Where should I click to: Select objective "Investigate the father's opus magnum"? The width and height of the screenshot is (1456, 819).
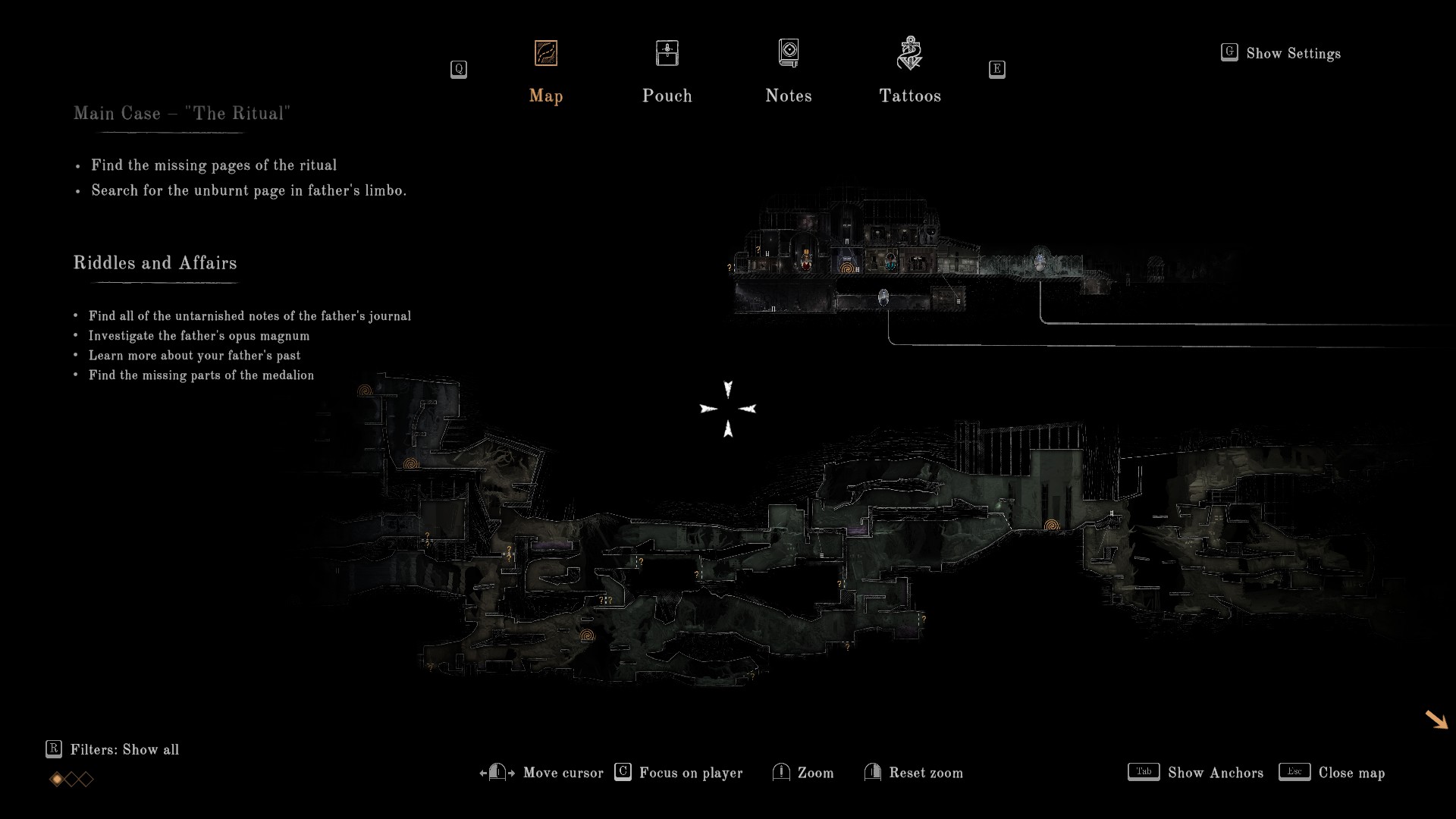[x=199, y=336]
